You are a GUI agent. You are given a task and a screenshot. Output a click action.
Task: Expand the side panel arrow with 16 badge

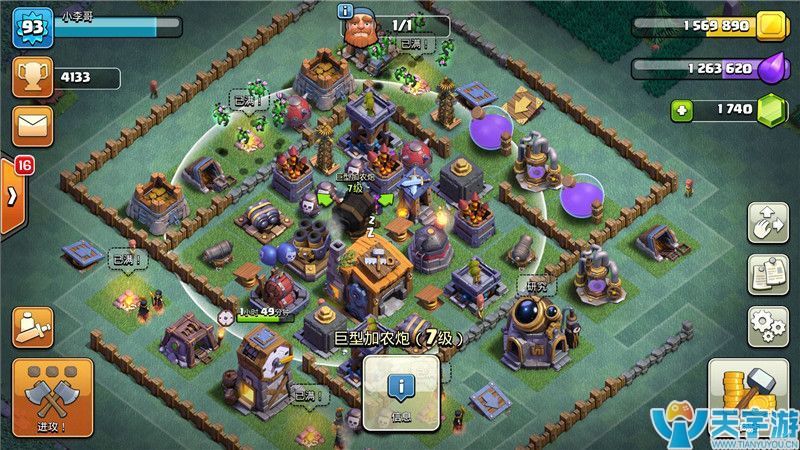[12, 194]
